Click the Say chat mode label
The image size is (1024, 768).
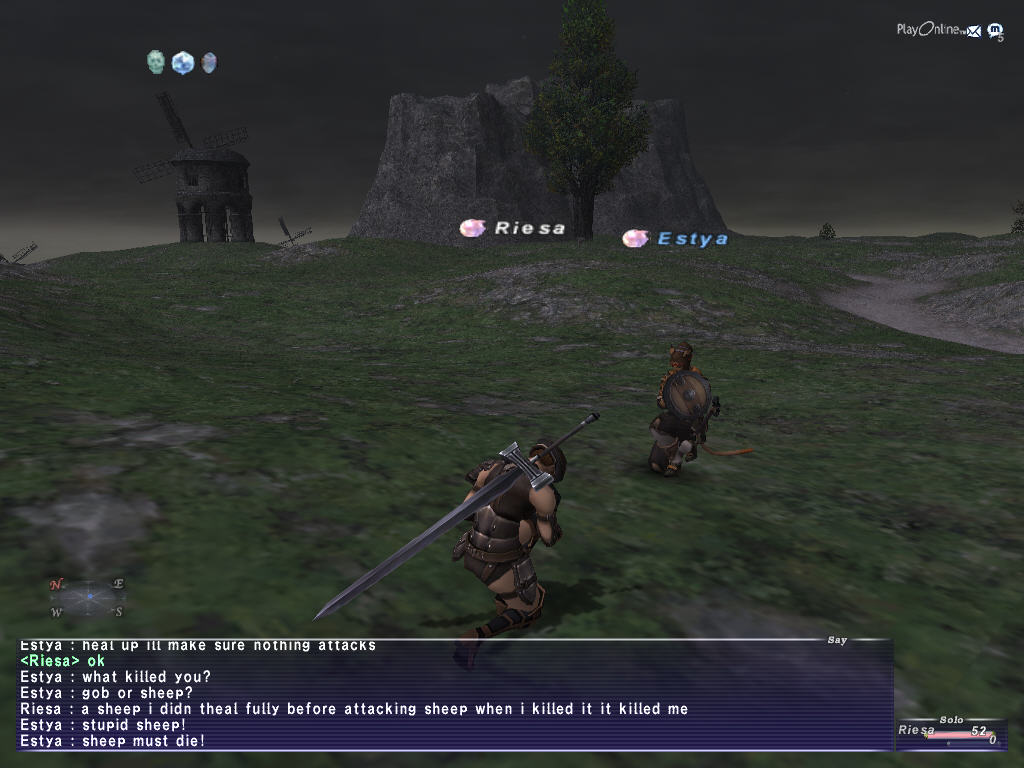[837, 640]
